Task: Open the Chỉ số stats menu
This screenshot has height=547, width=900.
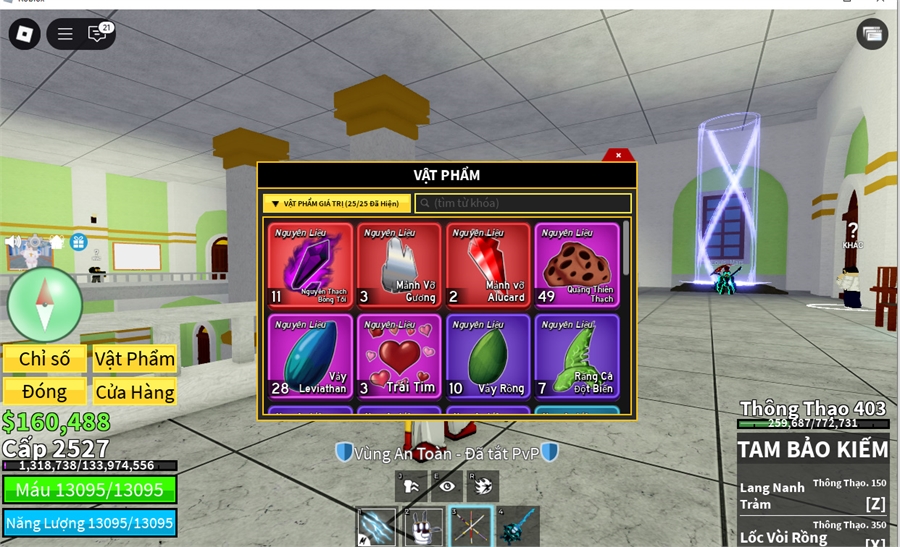Action: (44, 359)
